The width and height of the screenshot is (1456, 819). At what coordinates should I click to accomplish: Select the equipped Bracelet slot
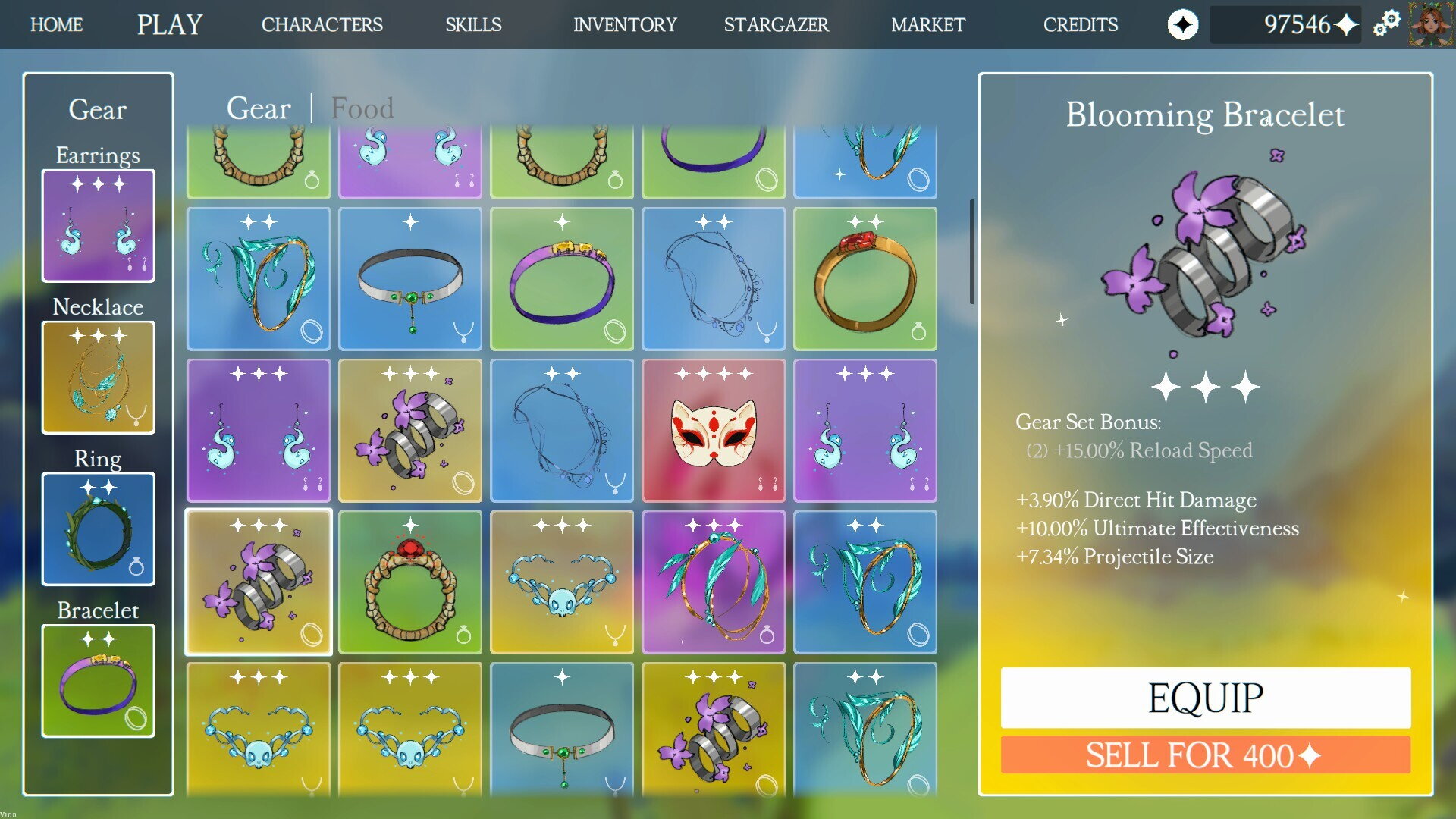point(99,681)
